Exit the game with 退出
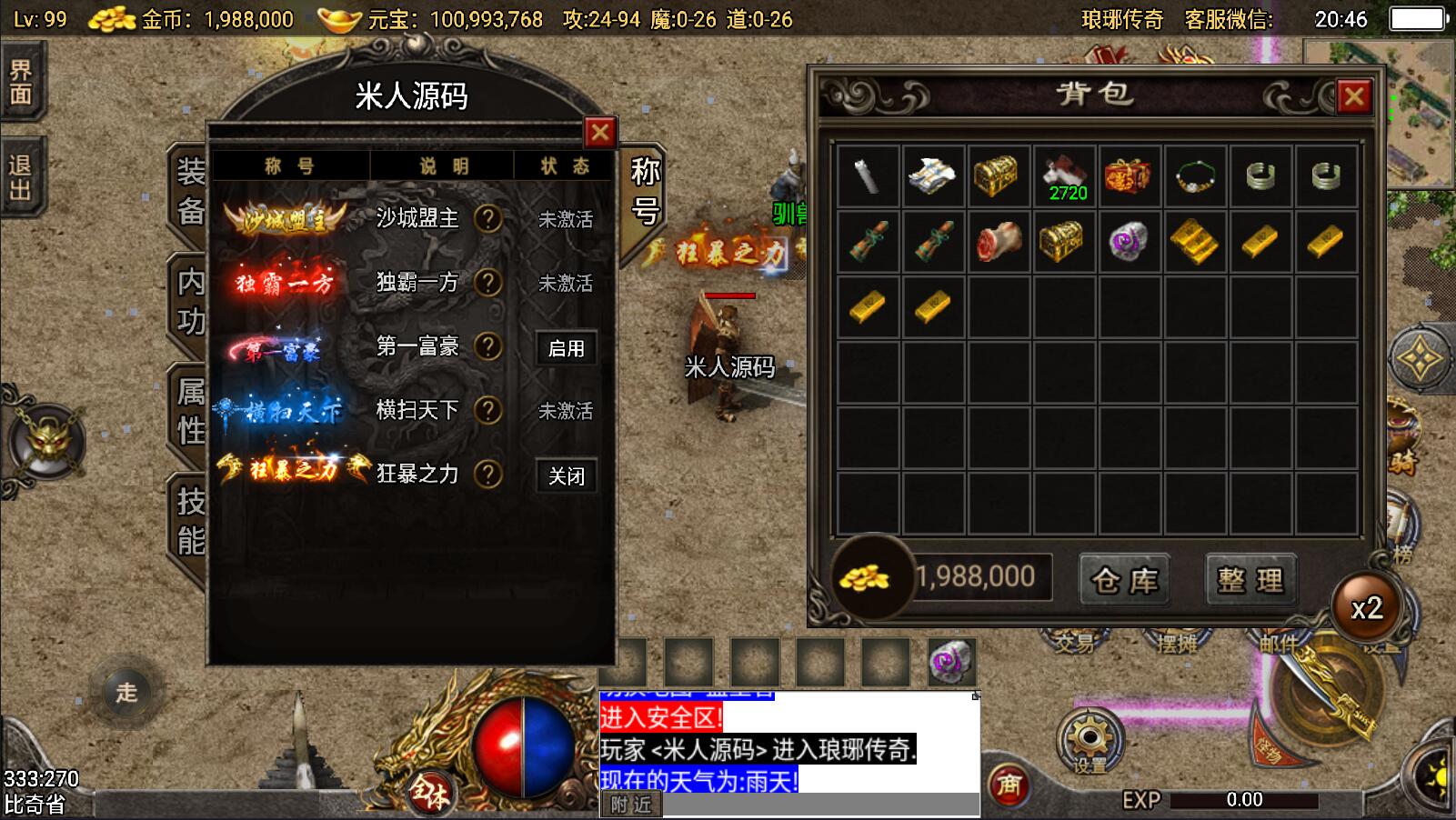 pos(21,177)
